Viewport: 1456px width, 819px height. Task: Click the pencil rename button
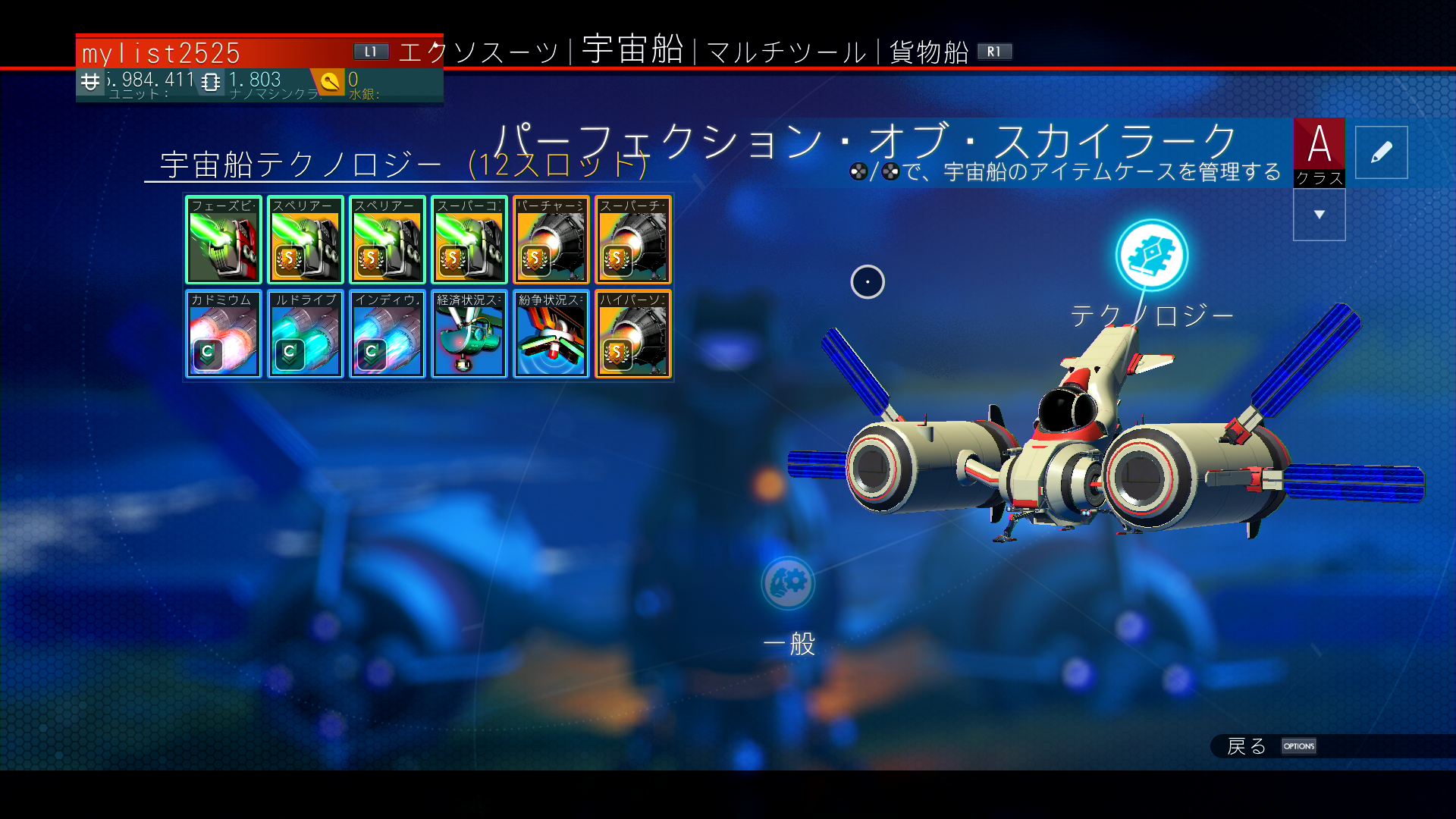1381,152
